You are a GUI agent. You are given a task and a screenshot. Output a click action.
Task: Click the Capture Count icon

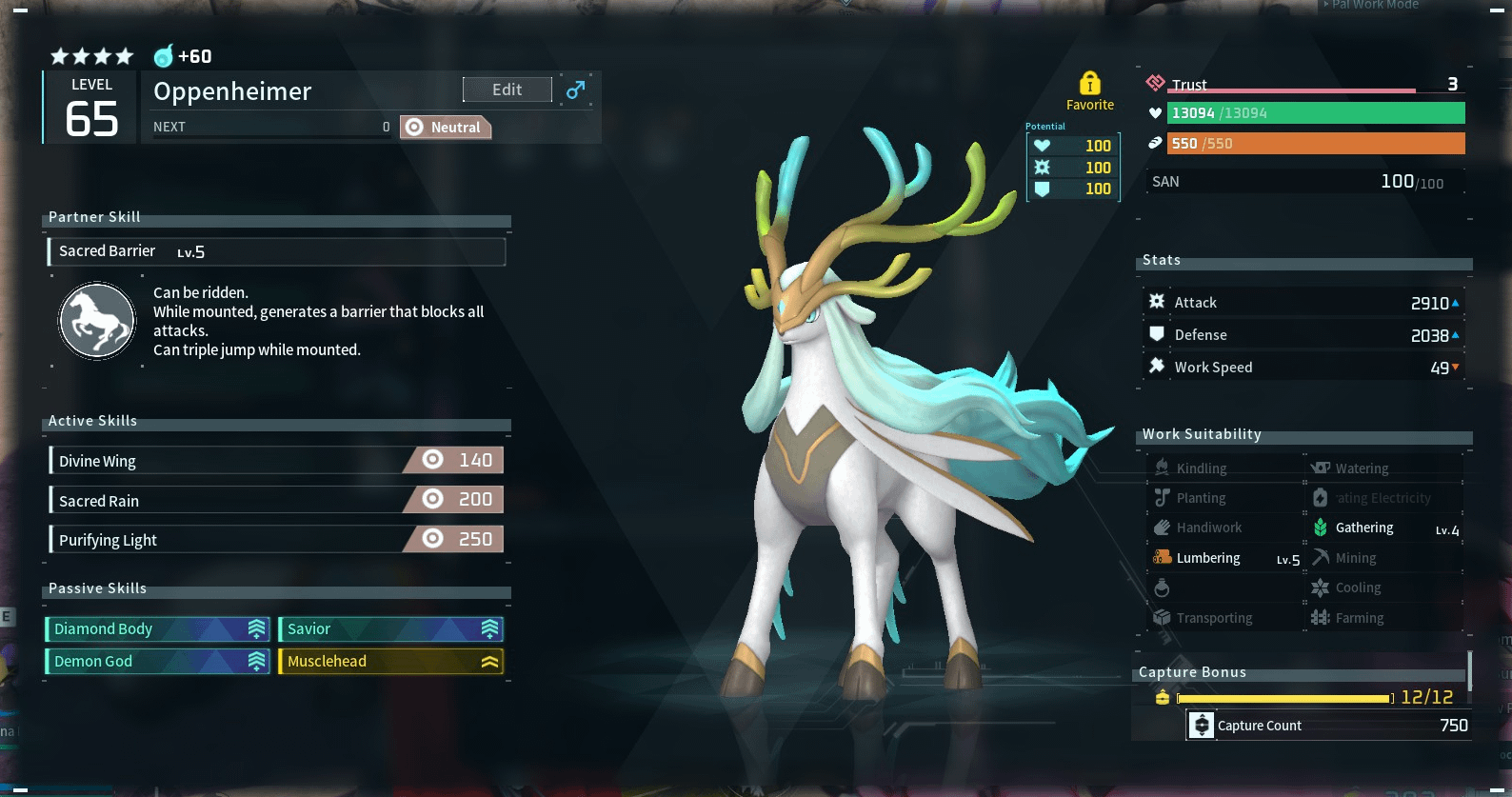(1202, 726)
